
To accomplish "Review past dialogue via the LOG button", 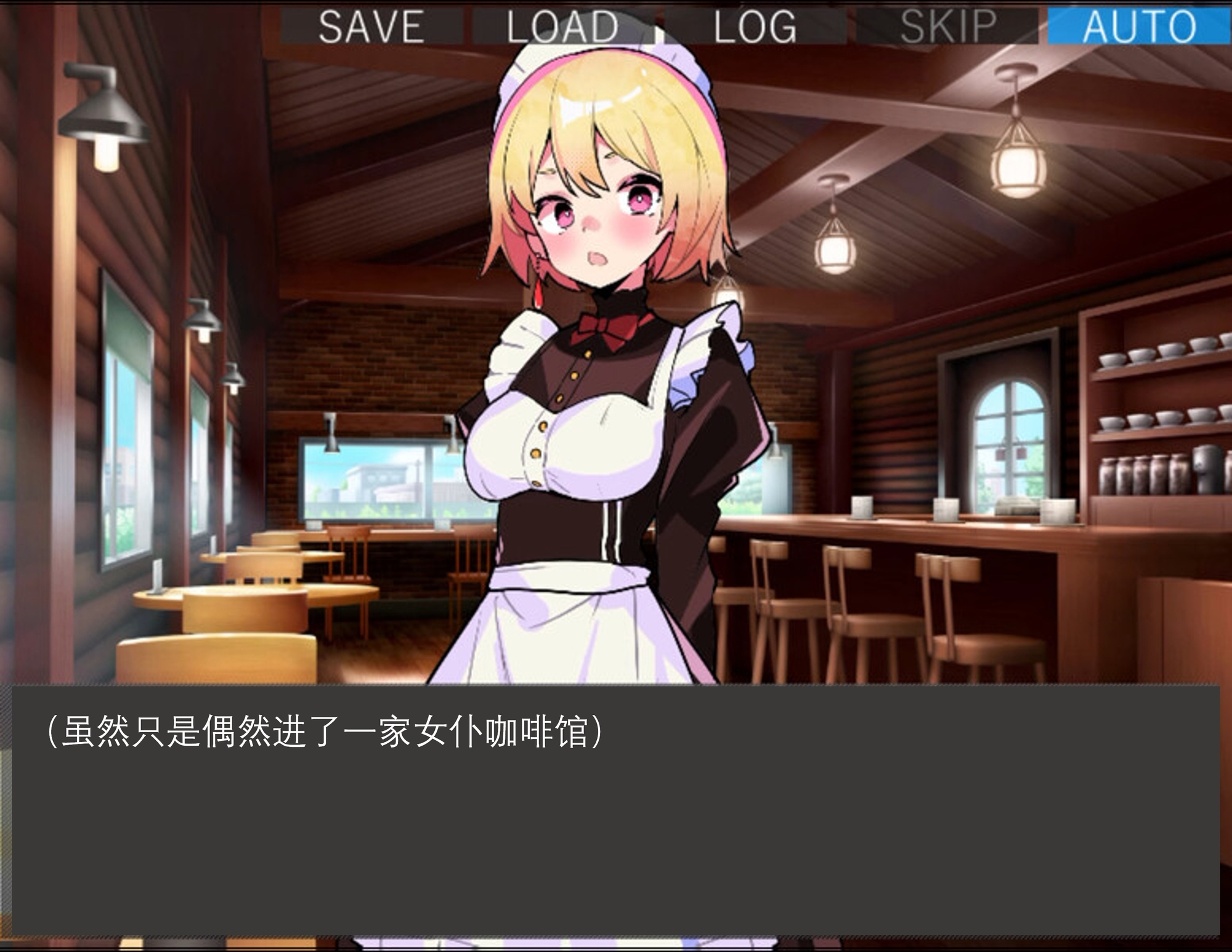I will (x=755, y=26).
